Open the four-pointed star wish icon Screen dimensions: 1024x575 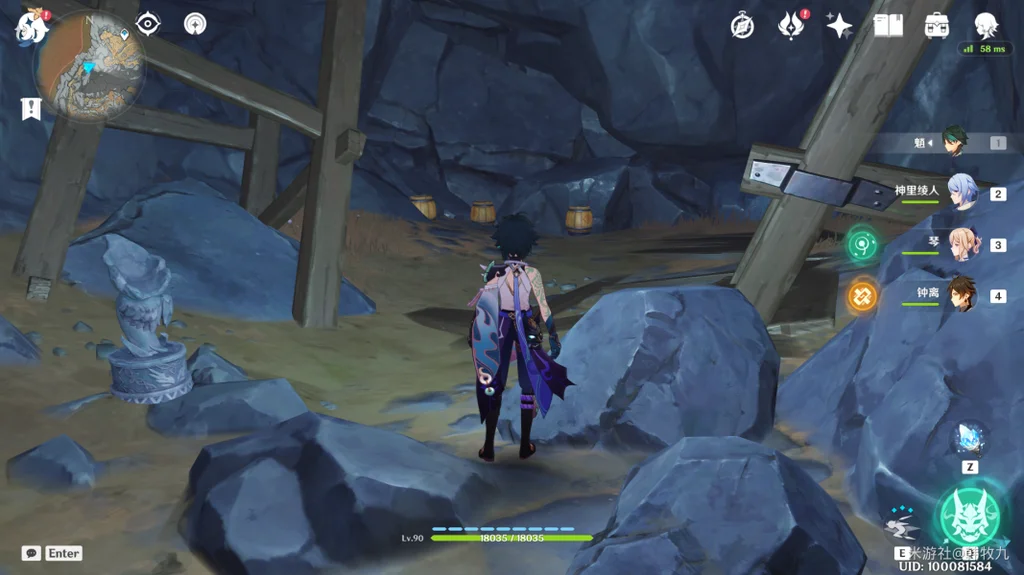(x=839, y=26)
